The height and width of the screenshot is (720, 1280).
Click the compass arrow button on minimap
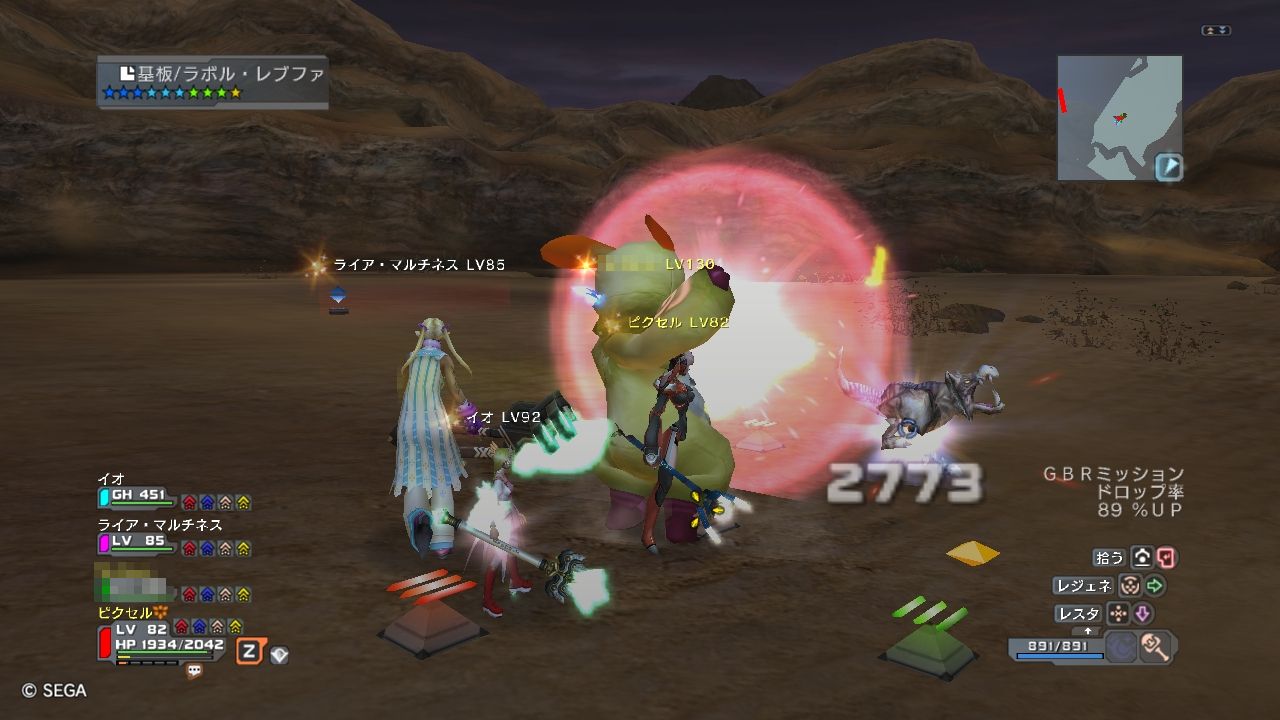1168,166
